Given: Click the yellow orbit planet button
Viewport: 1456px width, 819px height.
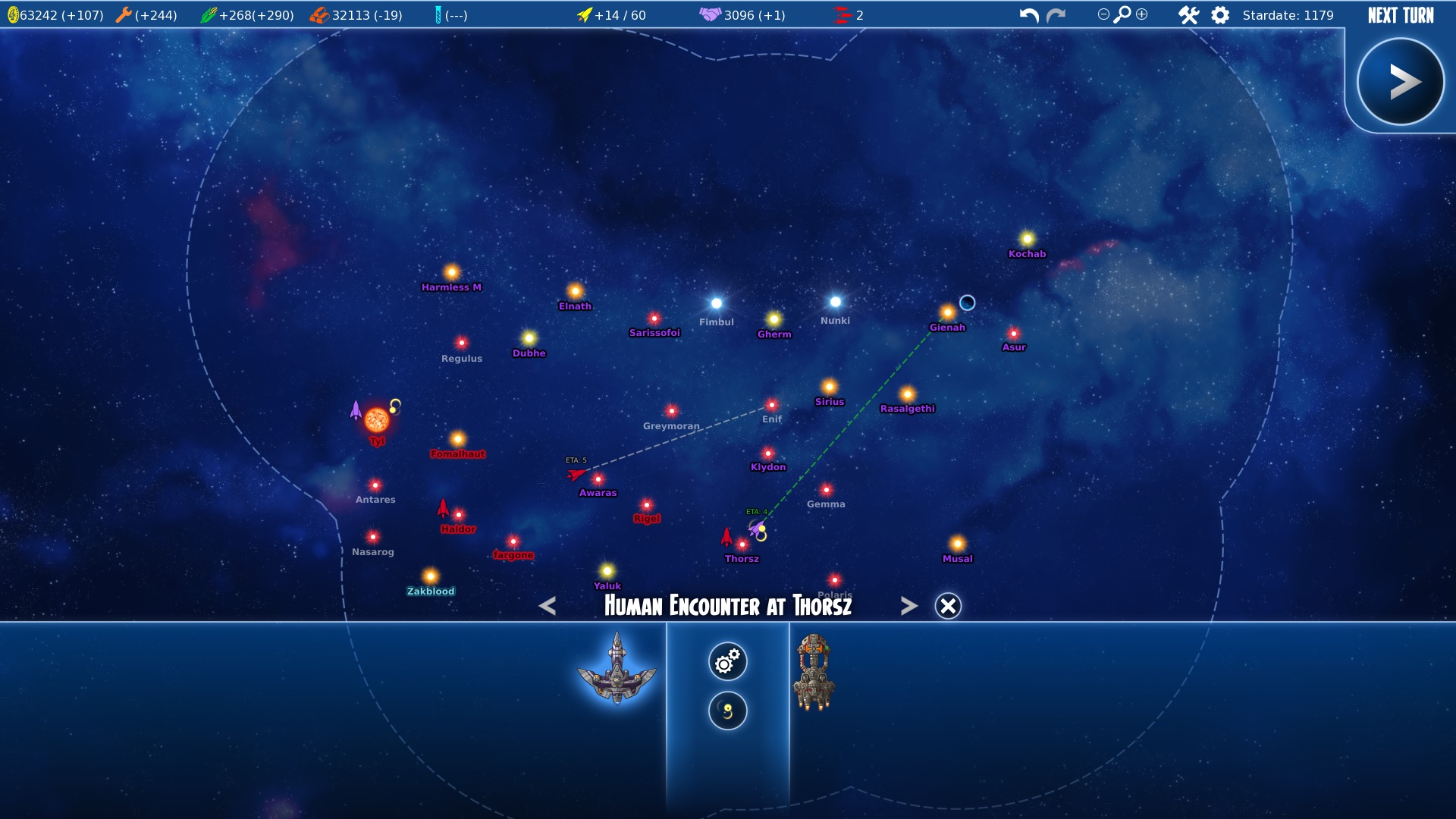Looking at the screenshot, I should 727,711.
